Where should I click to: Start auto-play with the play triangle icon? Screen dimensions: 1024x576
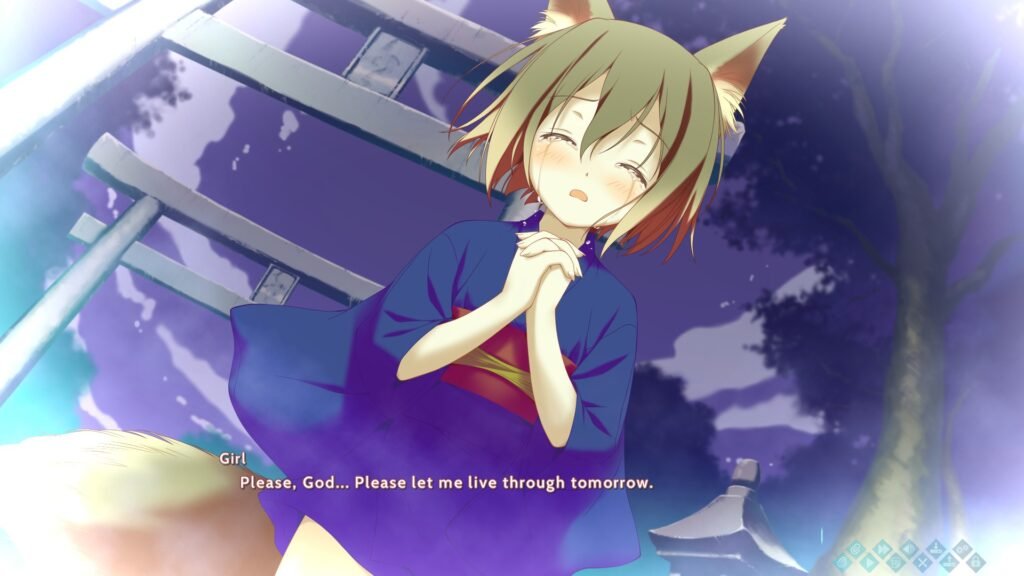(x=869, y=562)
